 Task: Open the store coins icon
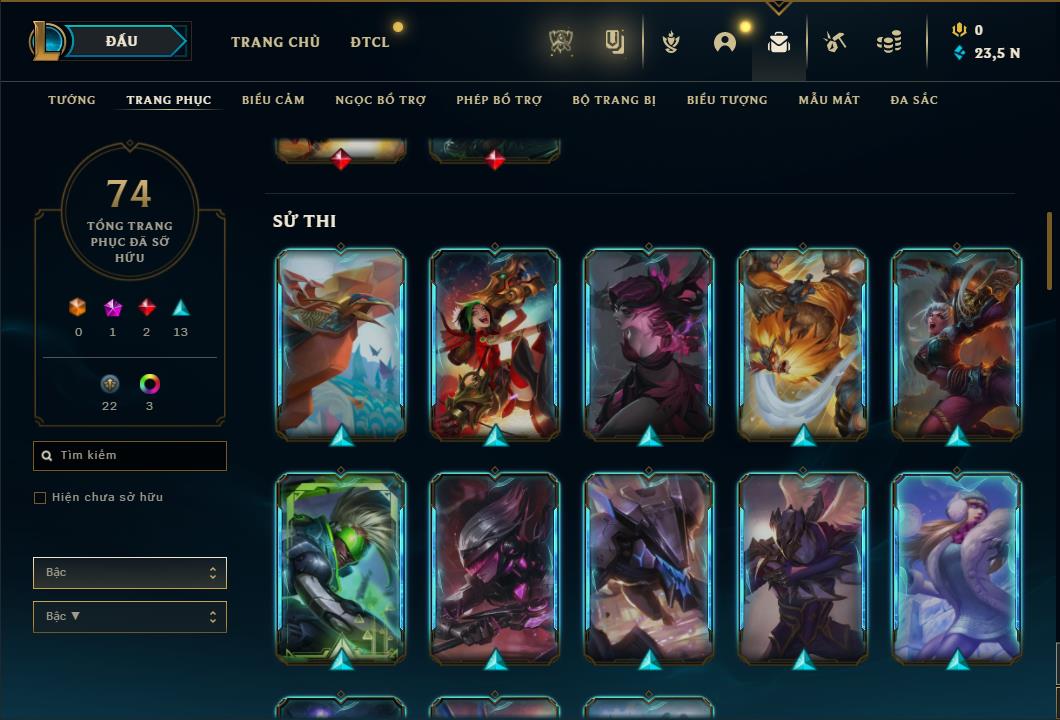888,42
